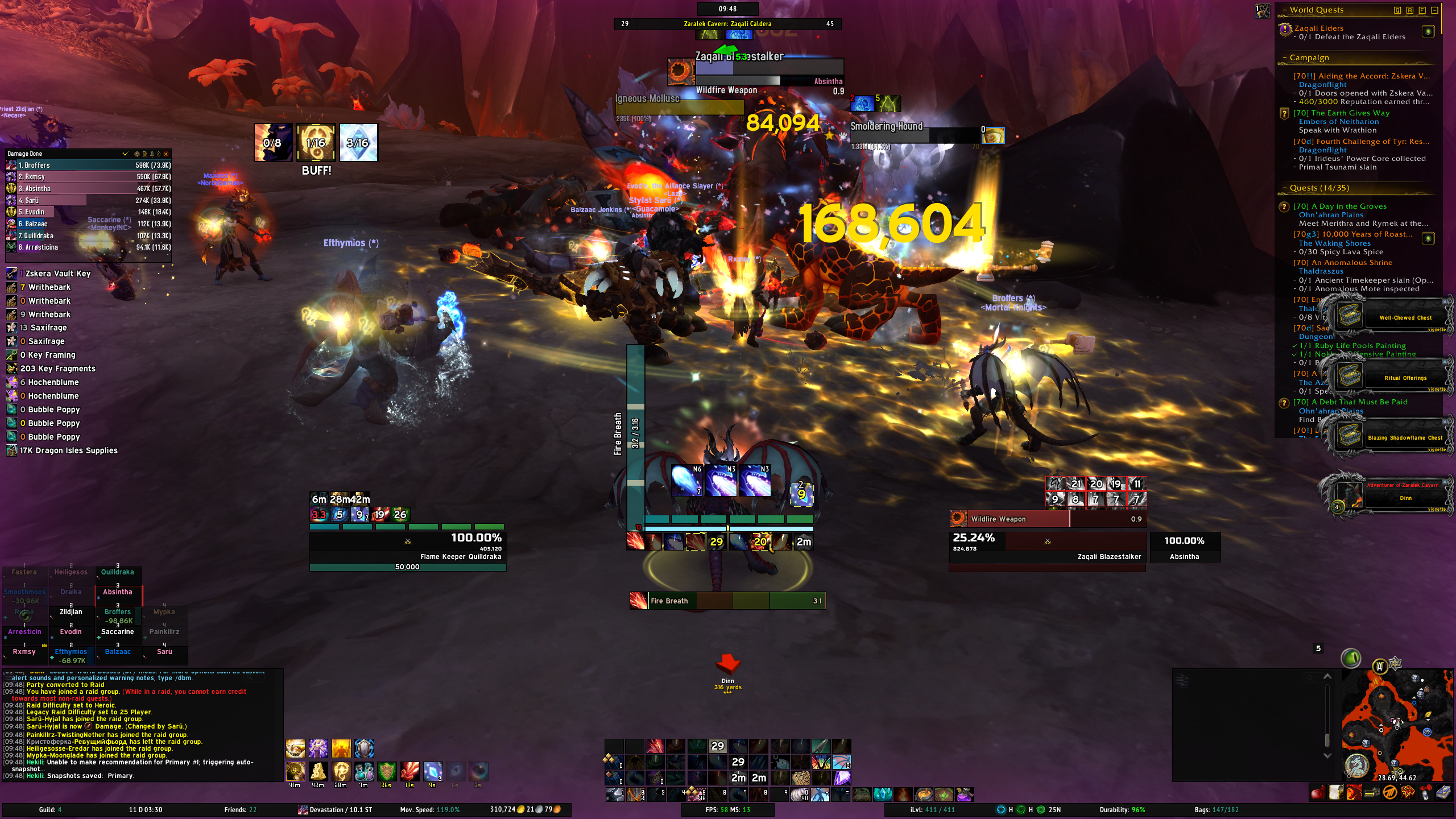Collapse the Campaign tracker header

pos(1285,58)
